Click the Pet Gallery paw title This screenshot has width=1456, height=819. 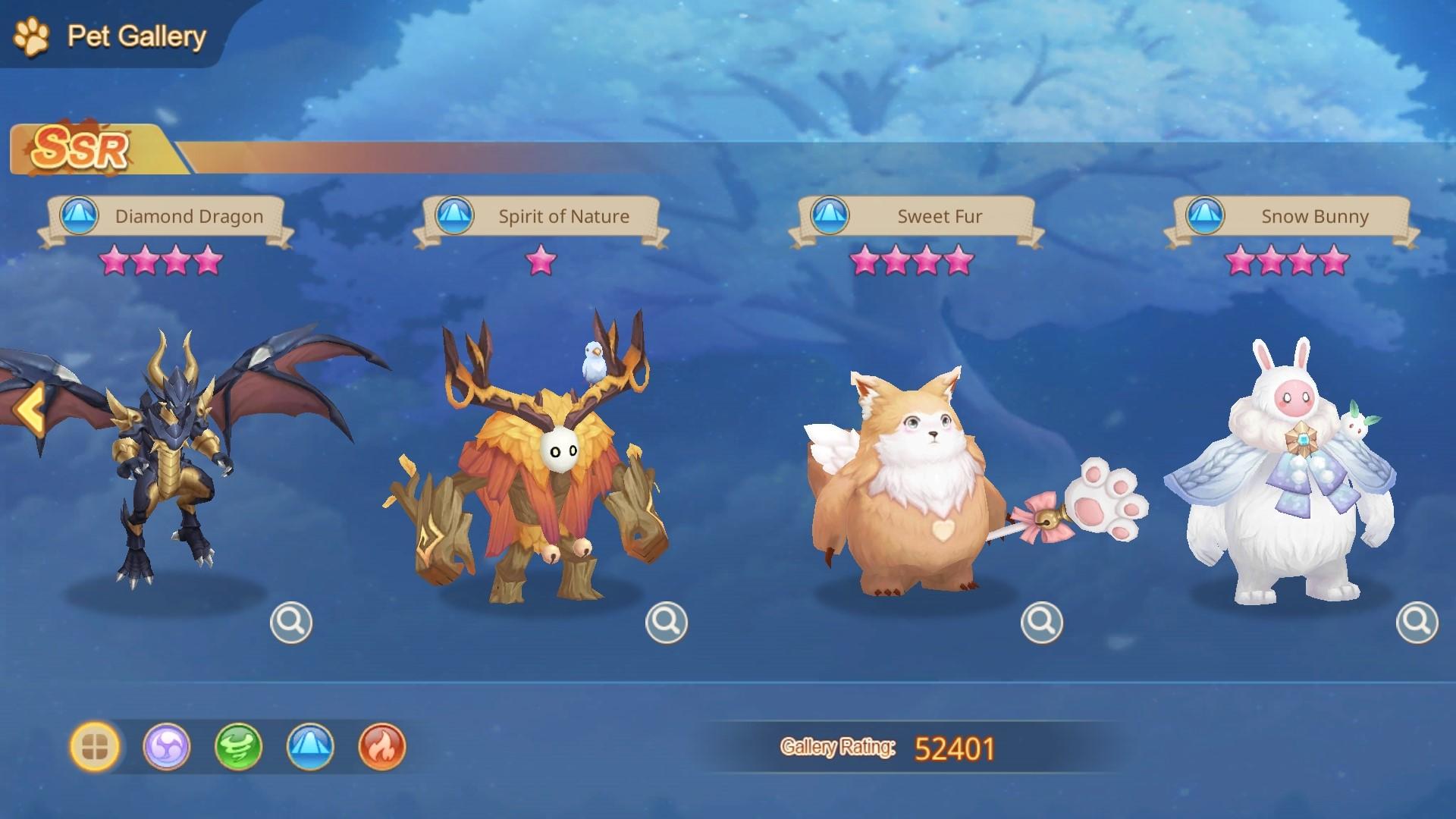coord(110,36)
